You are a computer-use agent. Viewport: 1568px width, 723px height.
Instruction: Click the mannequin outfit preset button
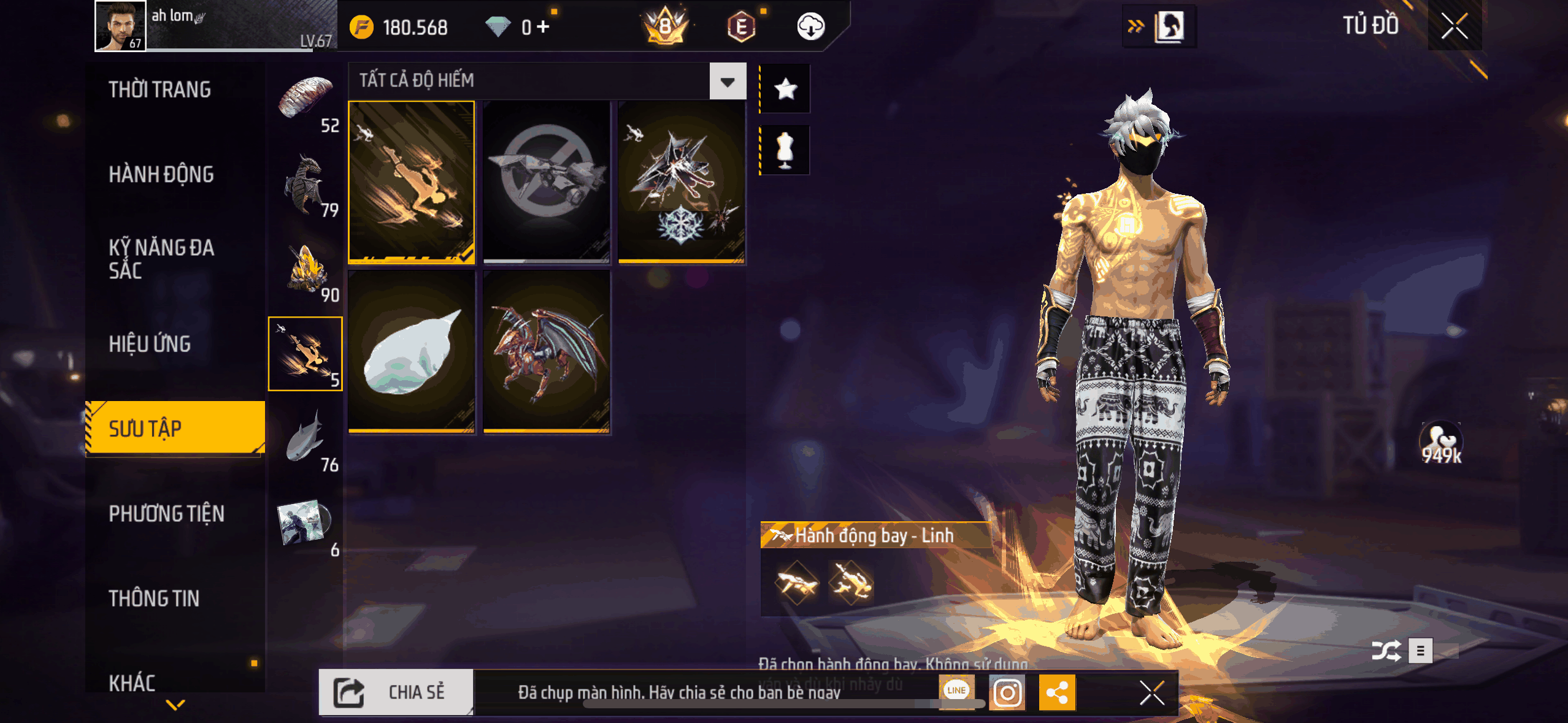click(x=785, y=150)
